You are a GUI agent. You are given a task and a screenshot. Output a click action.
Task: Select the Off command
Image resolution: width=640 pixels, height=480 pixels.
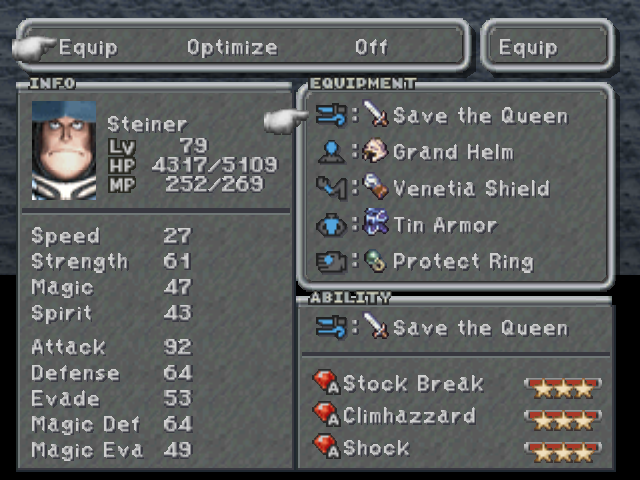[371, 47]
